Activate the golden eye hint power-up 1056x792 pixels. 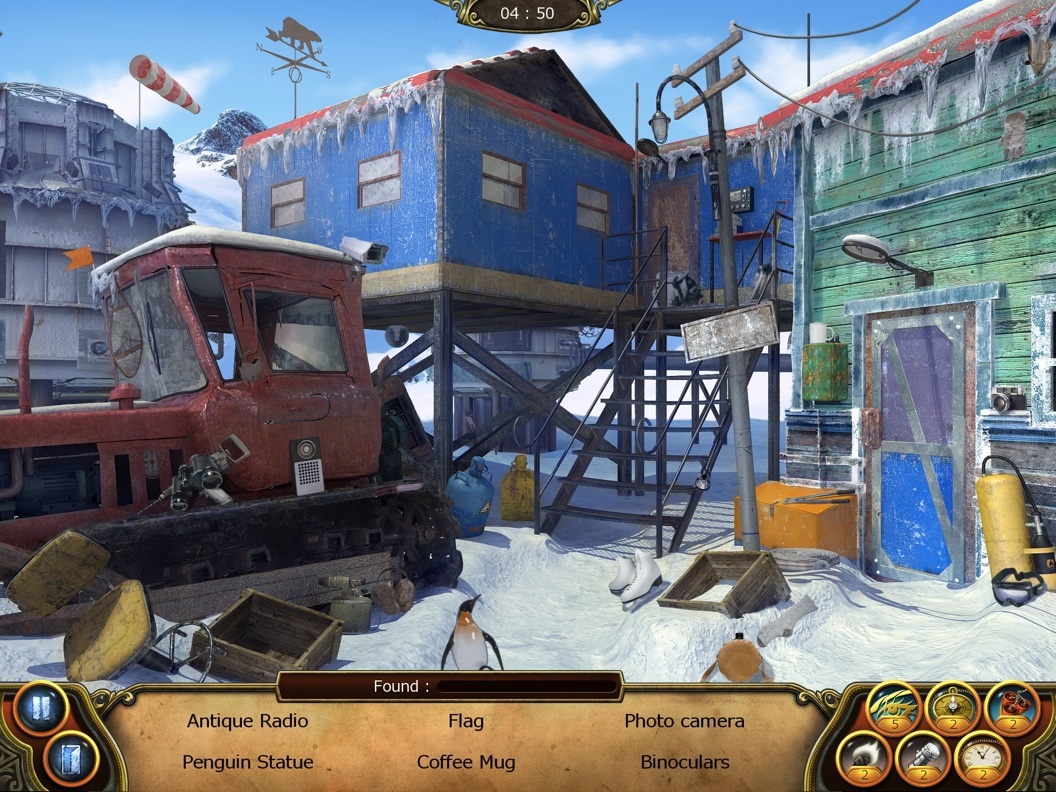[893, 705]
